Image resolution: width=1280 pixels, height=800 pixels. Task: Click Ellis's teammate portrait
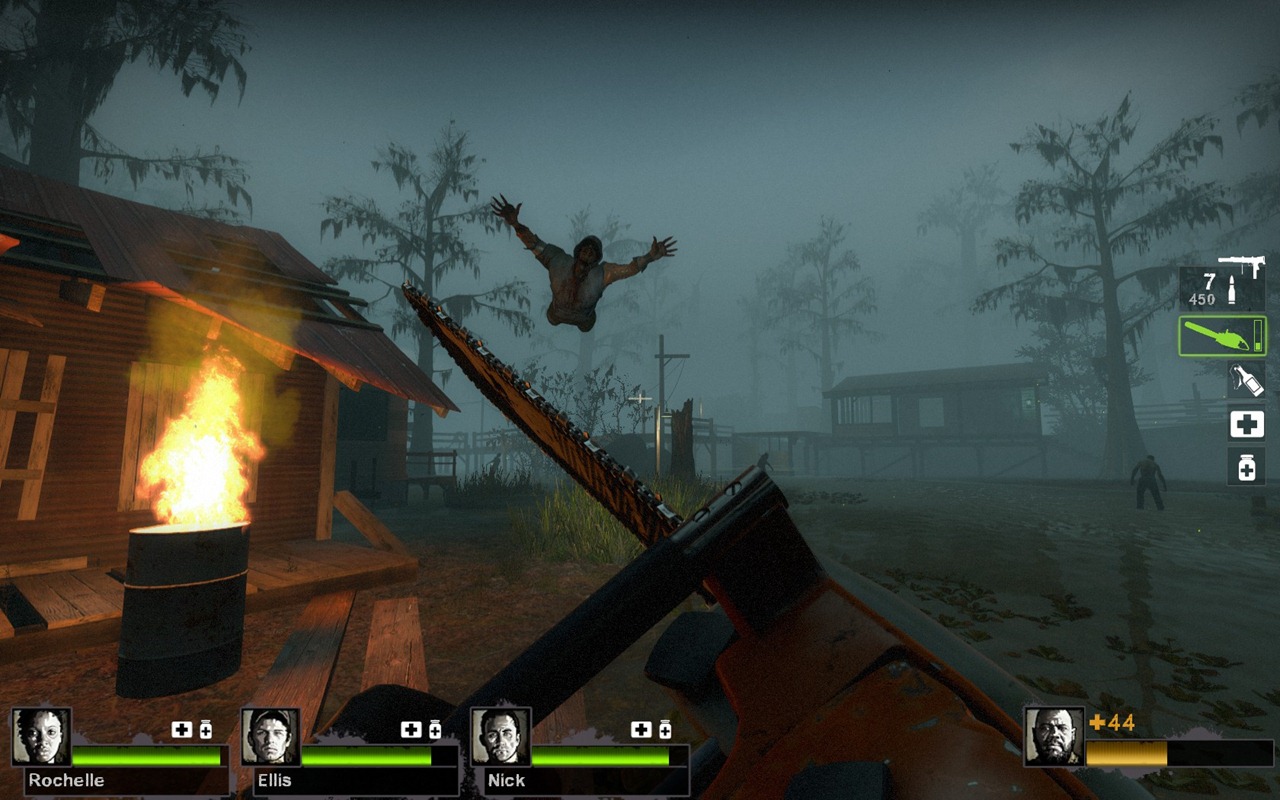(x=271, y=737)
